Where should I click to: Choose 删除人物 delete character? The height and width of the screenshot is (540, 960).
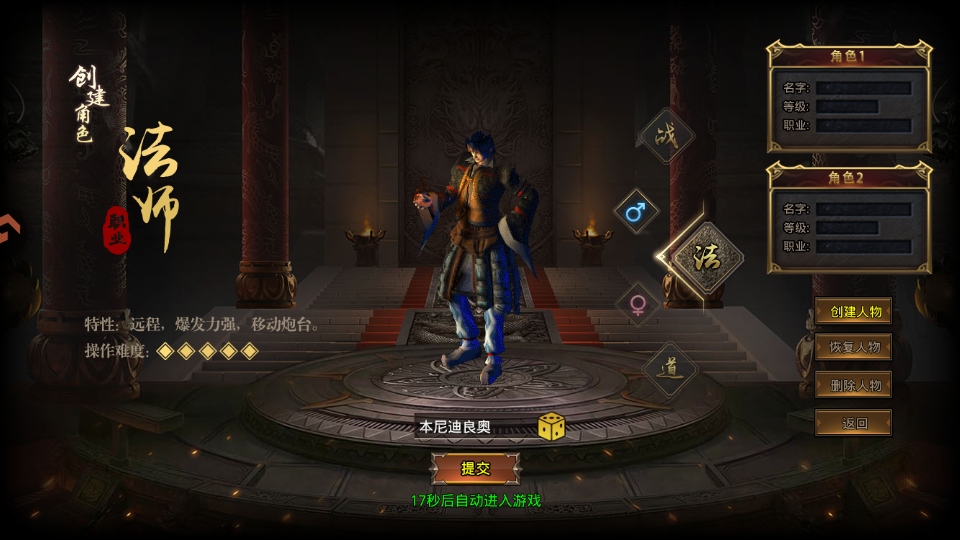(x=854, y=385)
